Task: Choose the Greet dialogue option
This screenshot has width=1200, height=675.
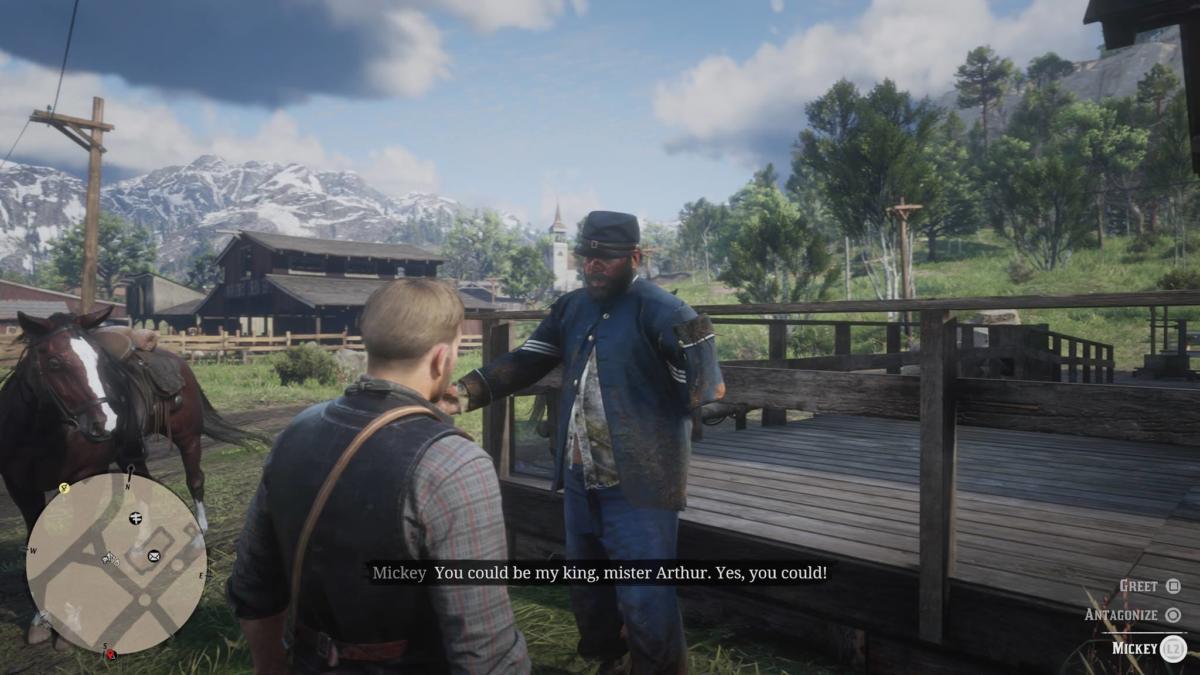Action: 1148,586
